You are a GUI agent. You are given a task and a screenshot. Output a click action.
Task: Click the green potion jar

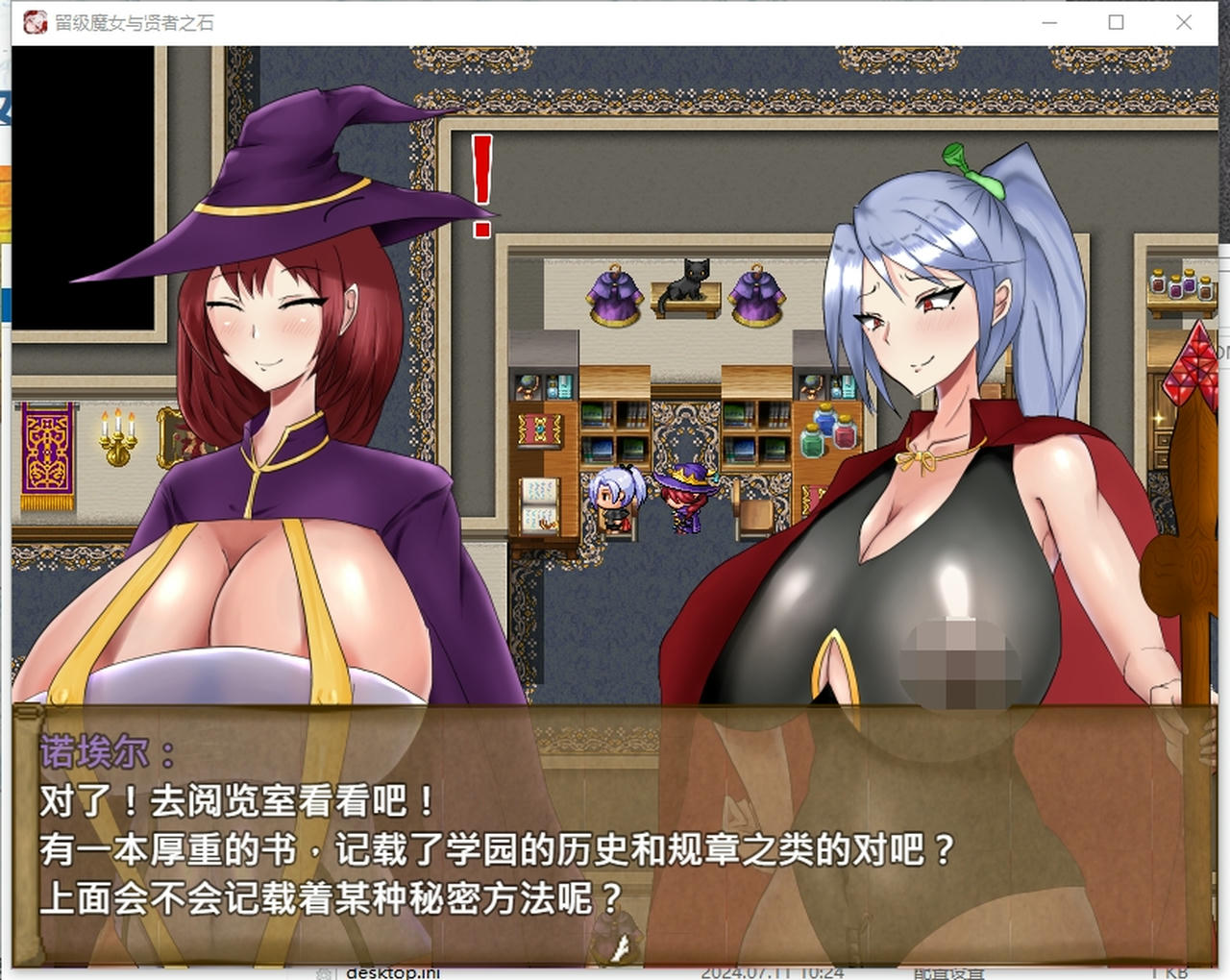click(x=813, y=441)
